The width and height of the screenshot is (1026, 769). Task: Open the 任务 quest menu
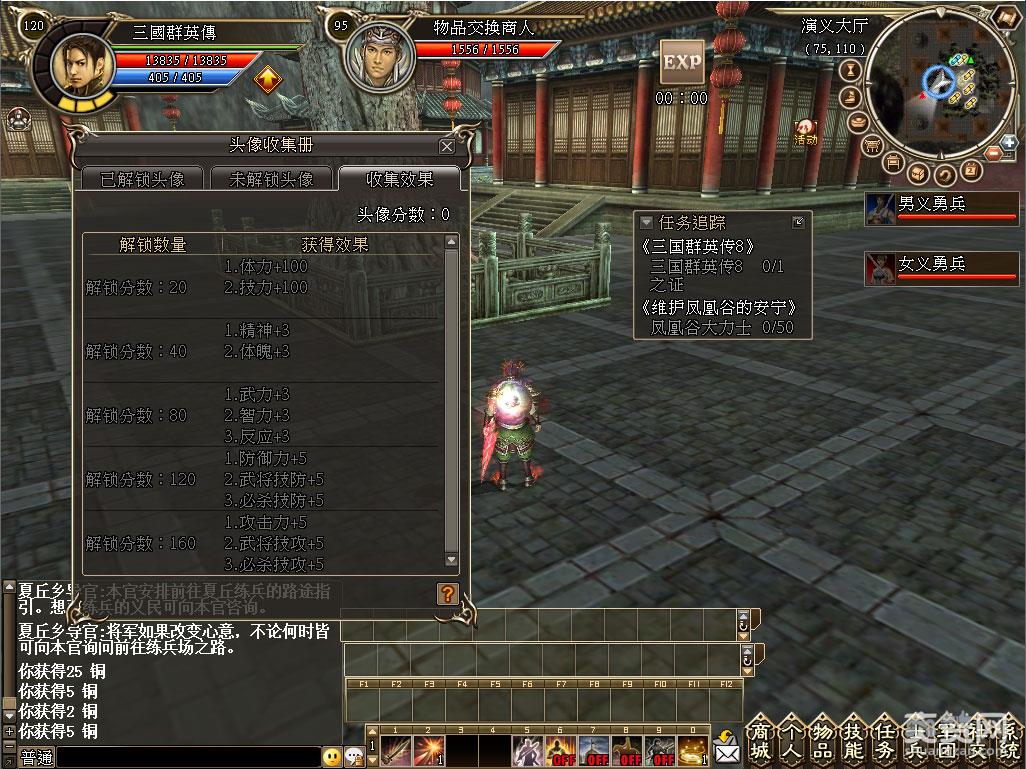(884, 739)
